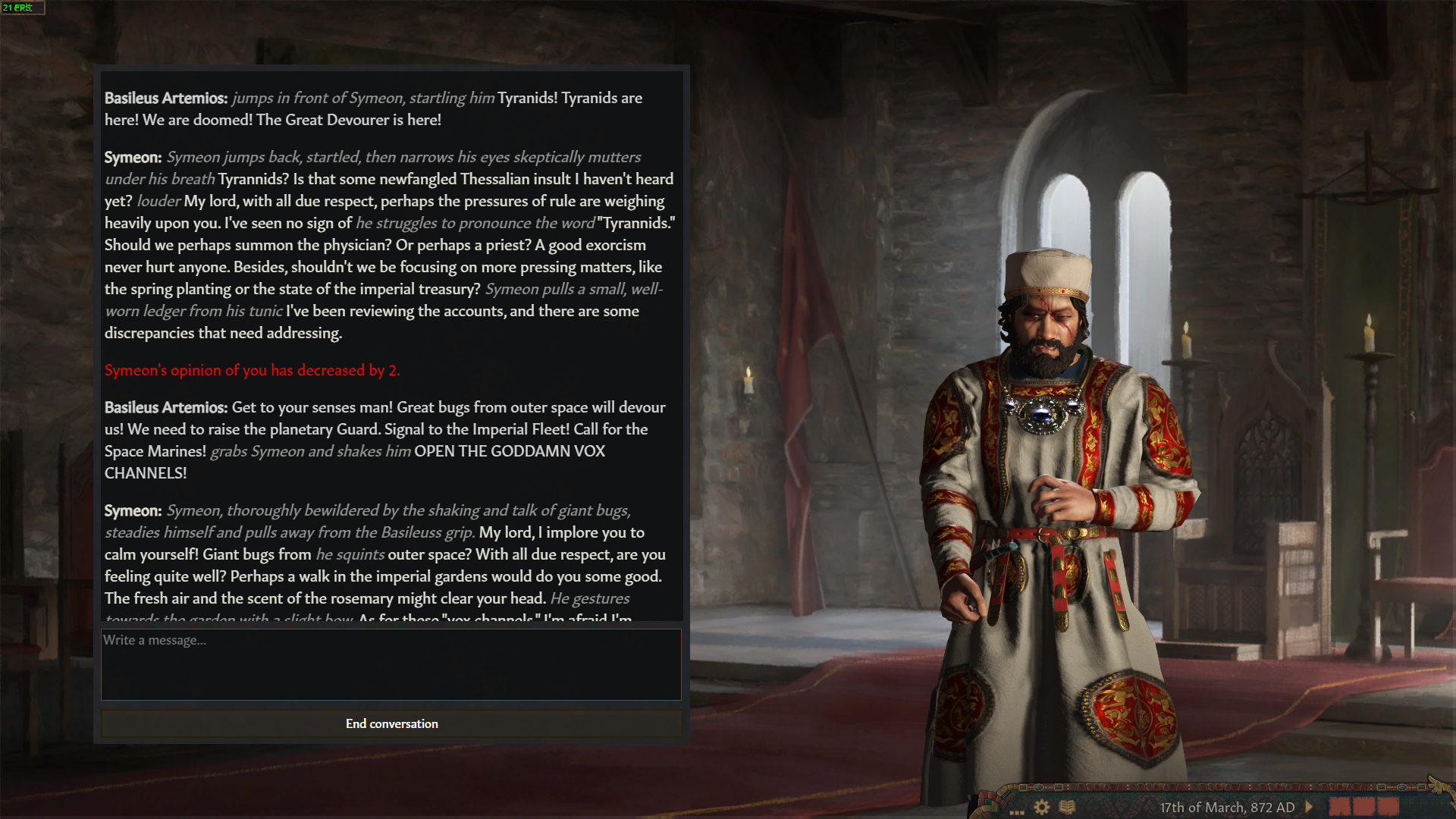This screenshot has height=819, width=1456.
Task: Unpause the game with the play arrow
Action: [x=1310, y=807]
